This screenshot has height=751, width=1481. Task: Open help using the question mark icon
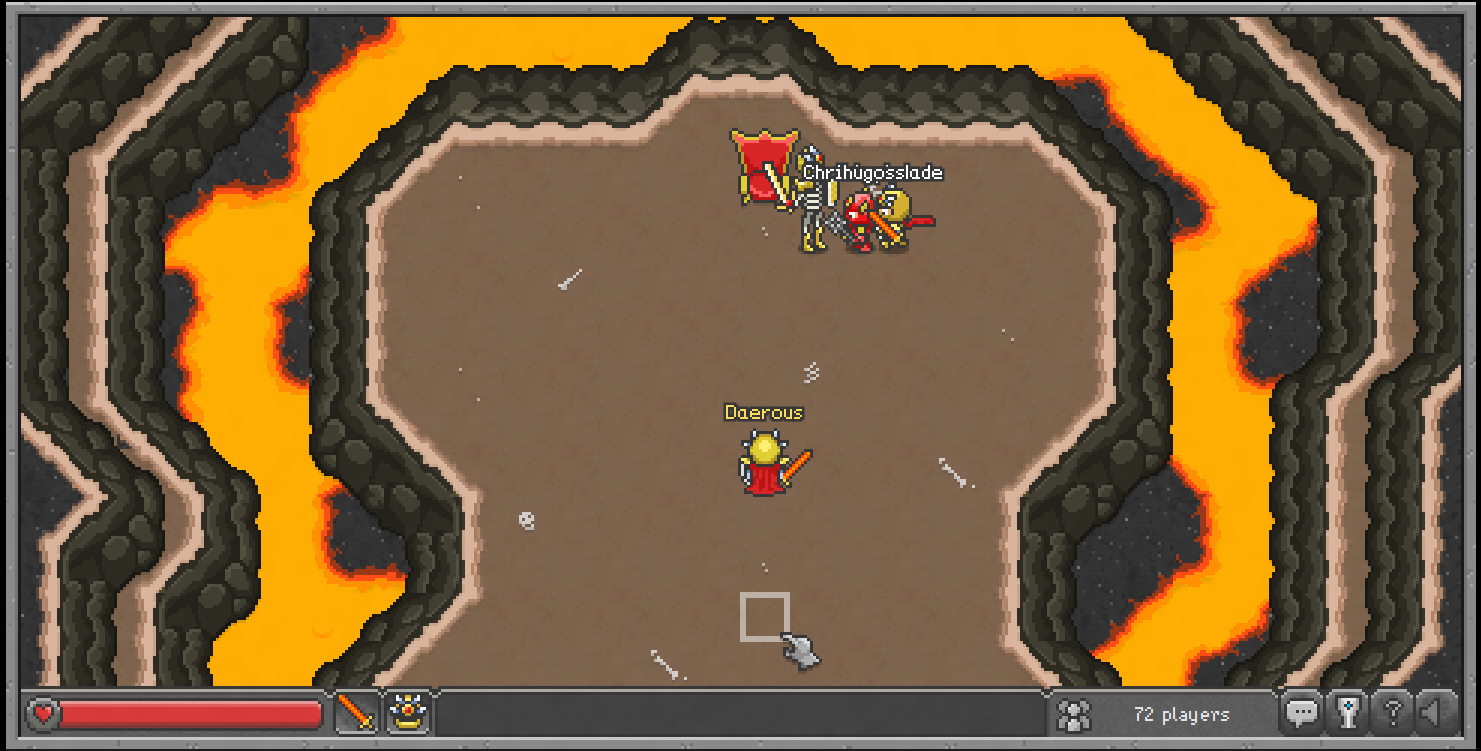(x=1392, y=714)
